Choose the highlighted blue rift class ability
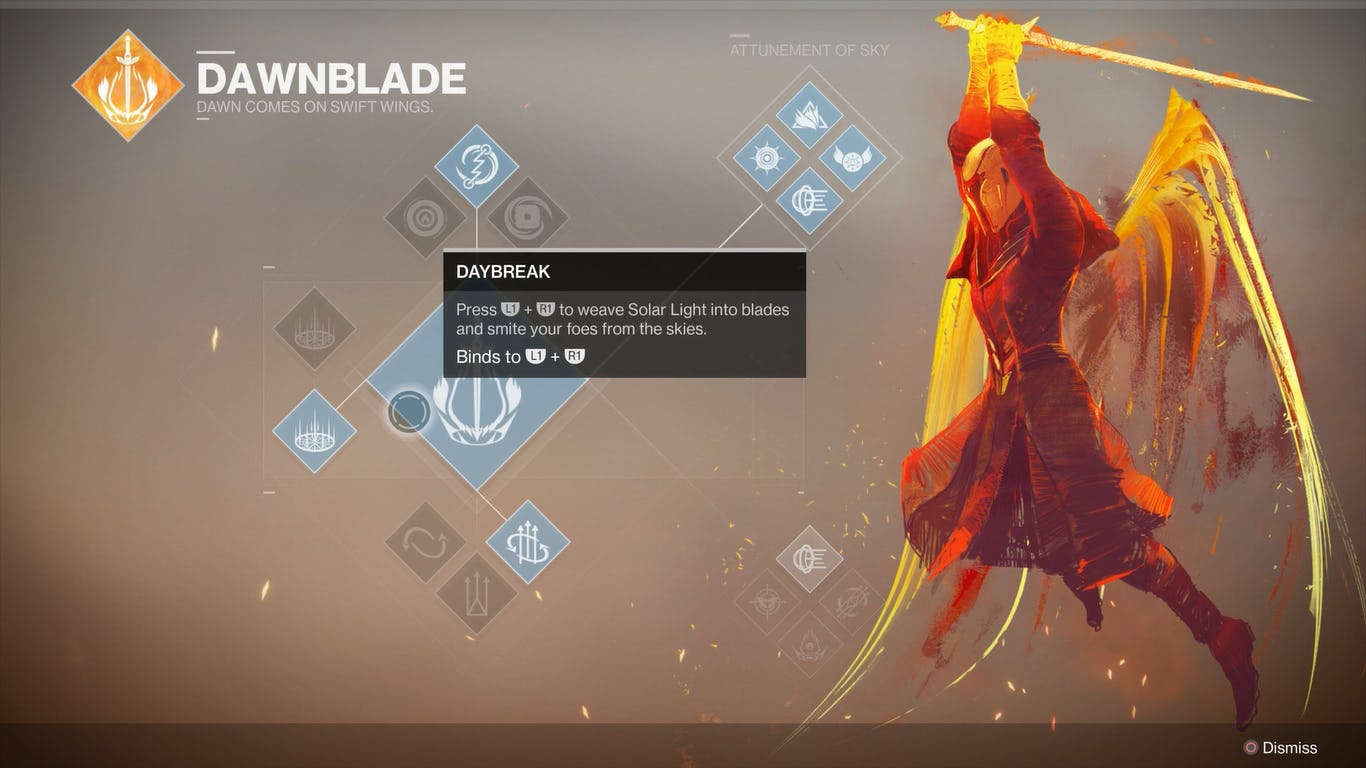 (314, 431)
